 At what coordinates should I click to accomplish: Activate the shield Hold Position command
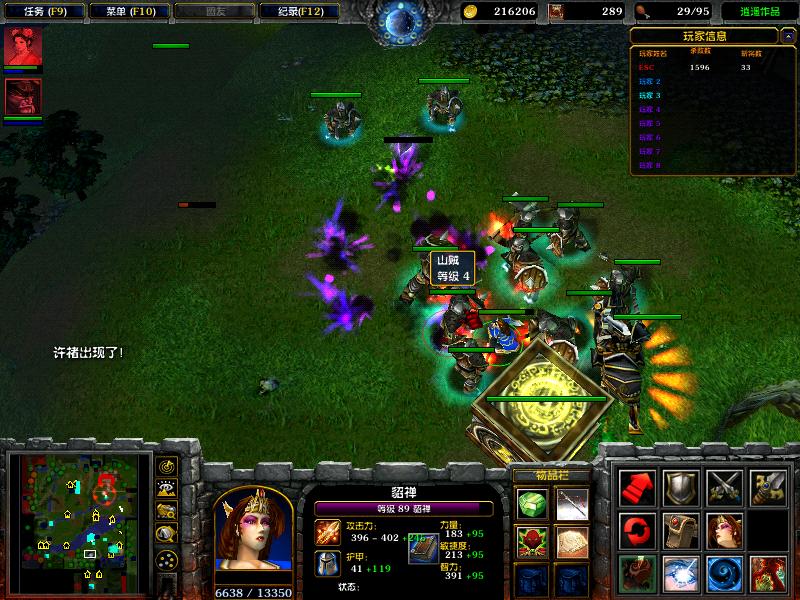[x=681, y=487]
